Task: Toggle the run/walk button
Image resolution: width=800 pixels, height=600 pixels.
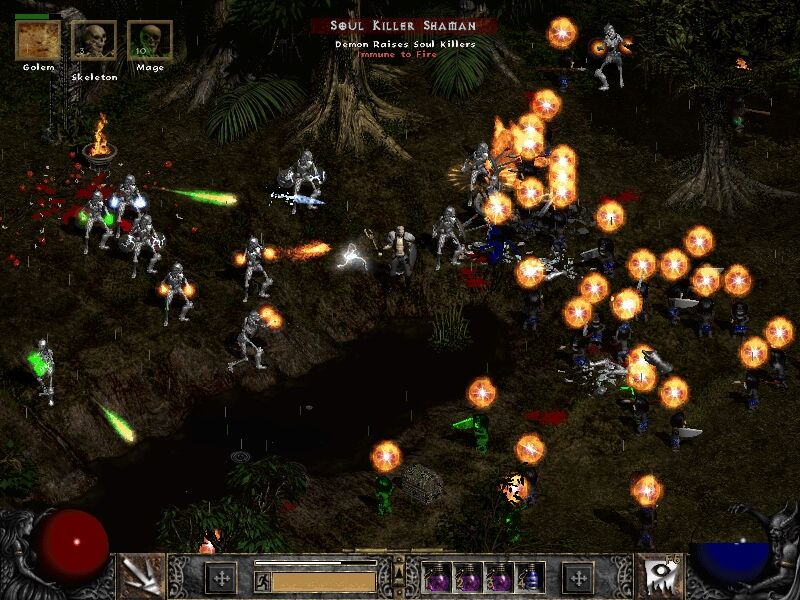Action: (262, 578)
